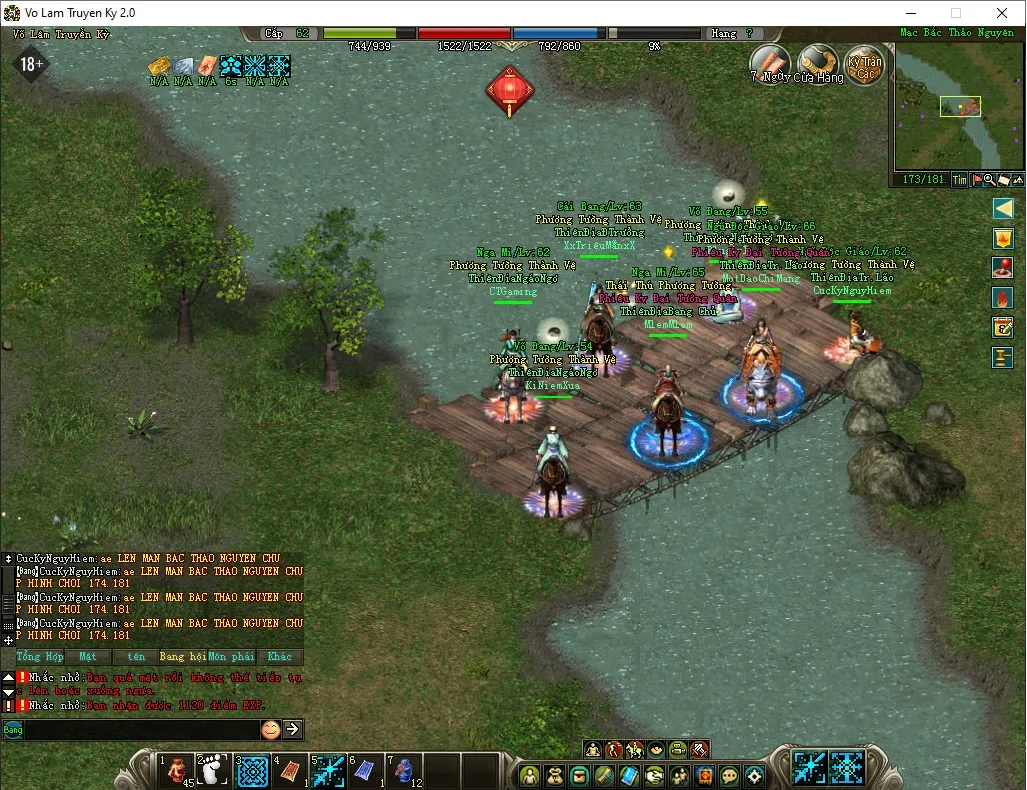The width and height of the screenshot is (1027, 790).
Task: Switch to the Tổng Hợp chat tab
Action: 40,657
